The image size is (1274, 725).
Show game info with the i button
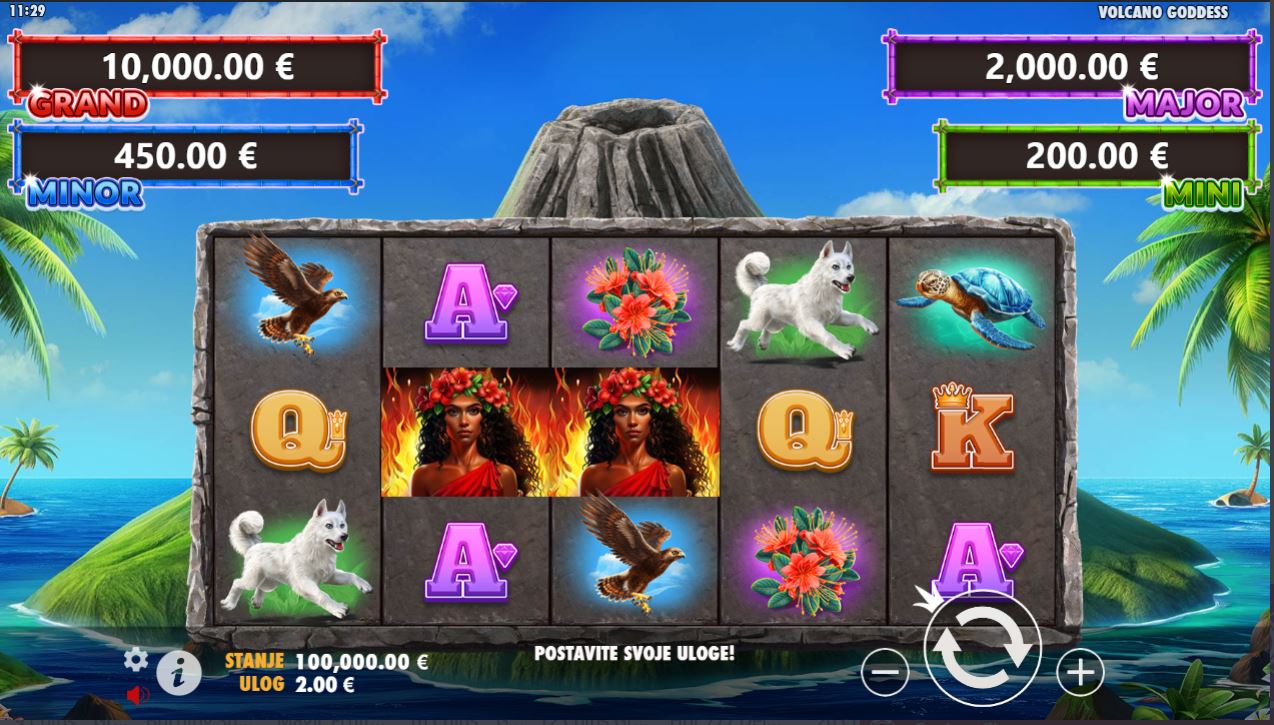(x=179, y=674)
